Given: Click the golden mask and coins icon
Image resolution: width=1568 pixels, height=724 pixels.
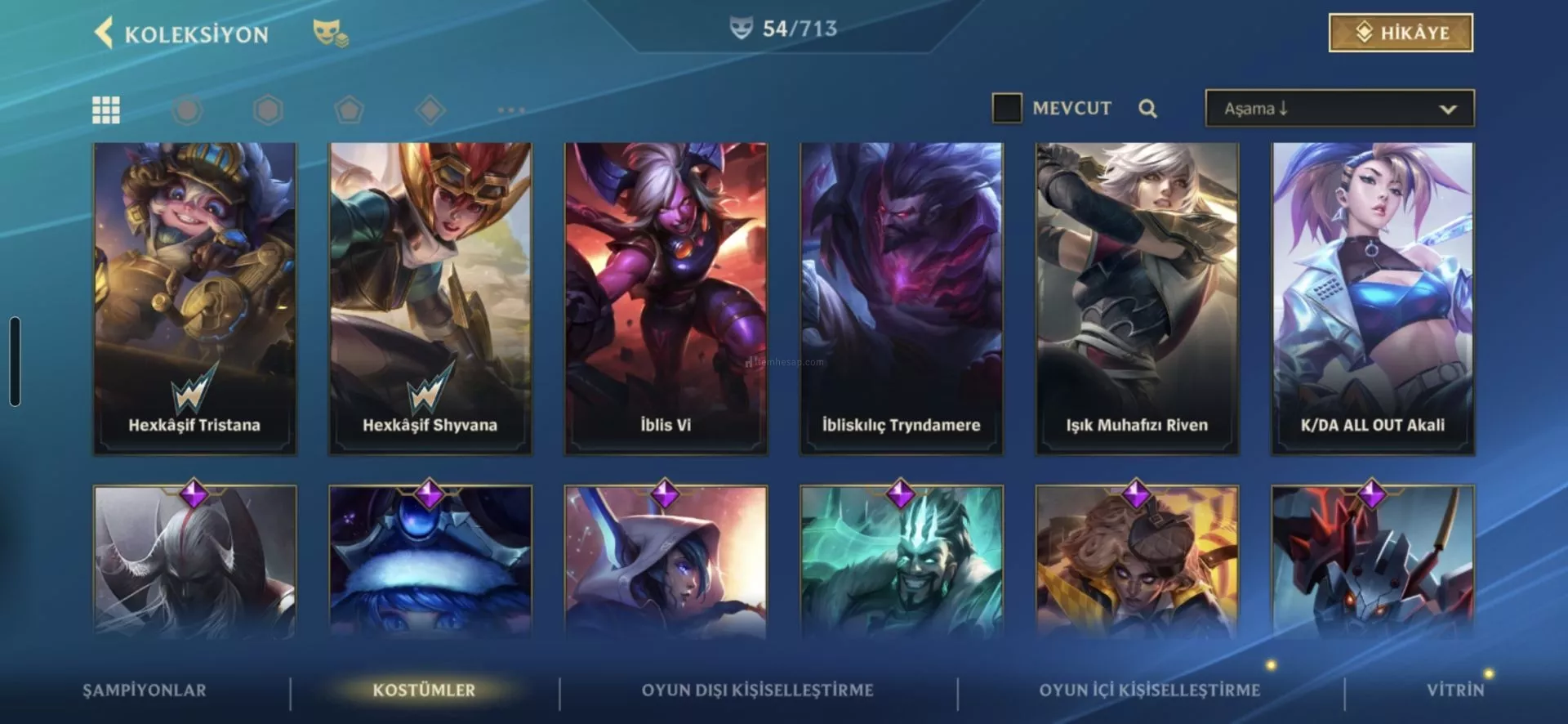Looking at the screenshot, I should coord(330,34).
